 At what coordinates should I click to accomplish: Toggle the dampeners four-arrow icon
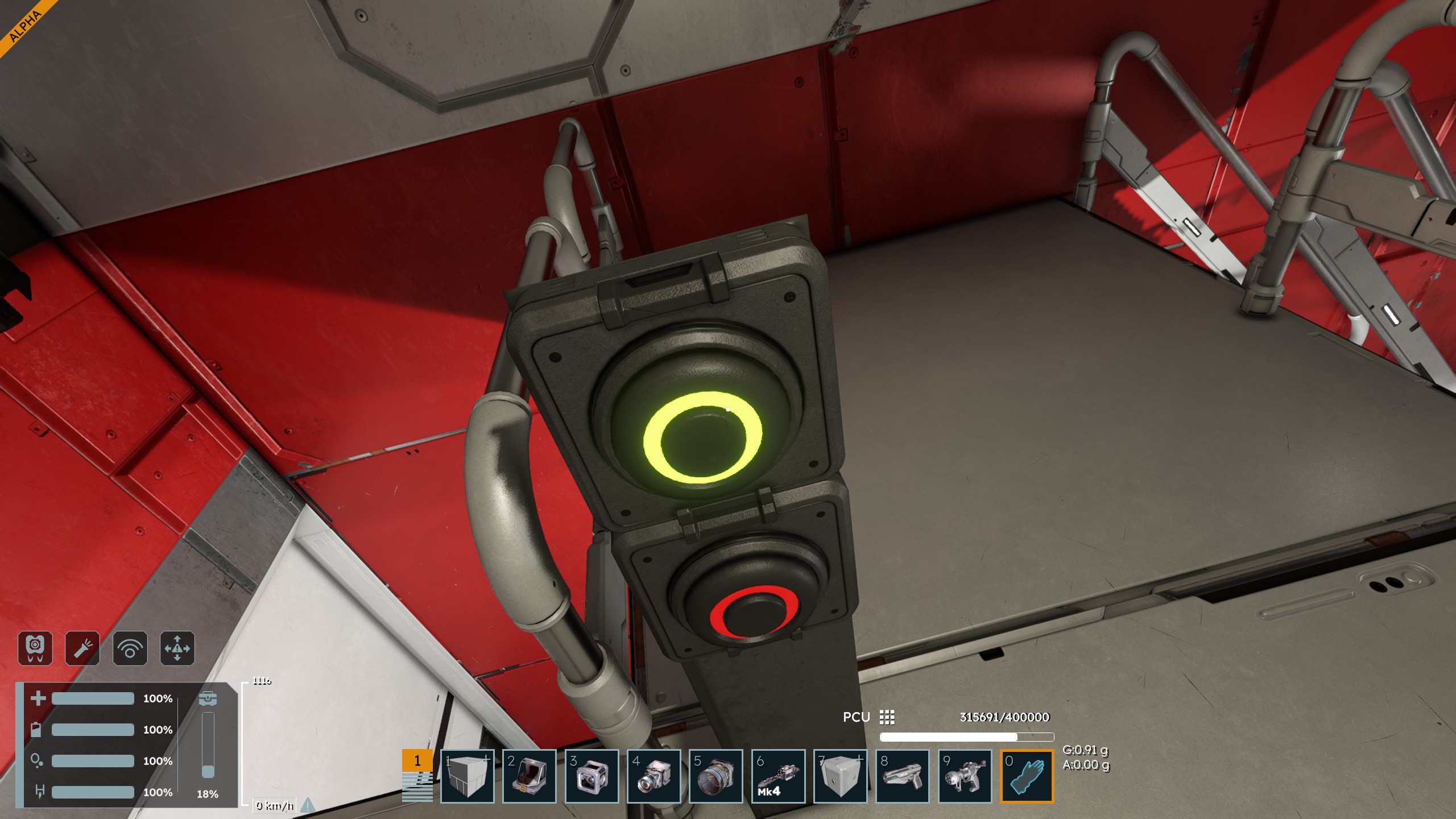tap(177, 648)
